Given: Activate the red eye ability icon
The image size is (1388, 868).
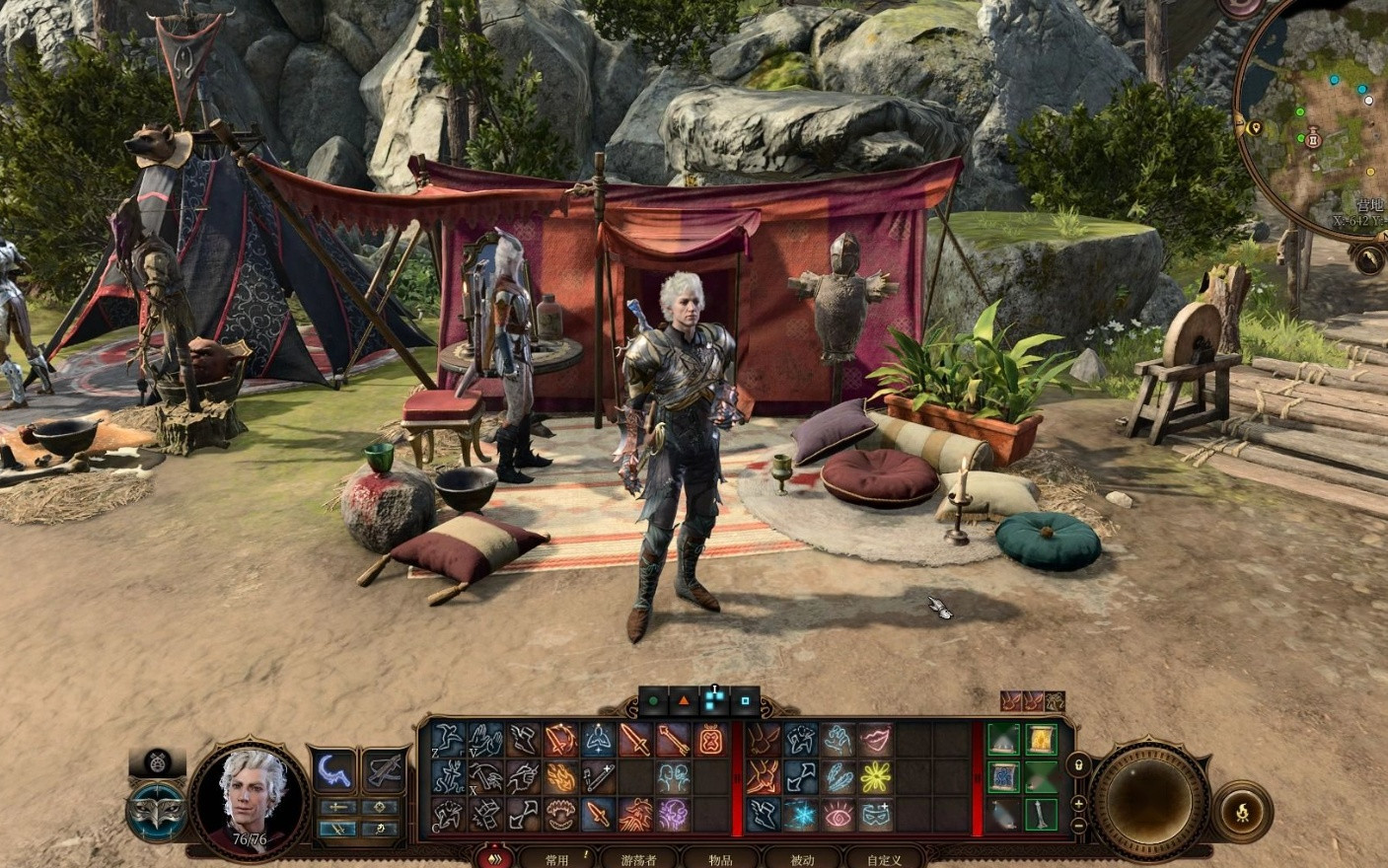Looking at the screenshot, I should pyautogui.click(x=838, y=815).
